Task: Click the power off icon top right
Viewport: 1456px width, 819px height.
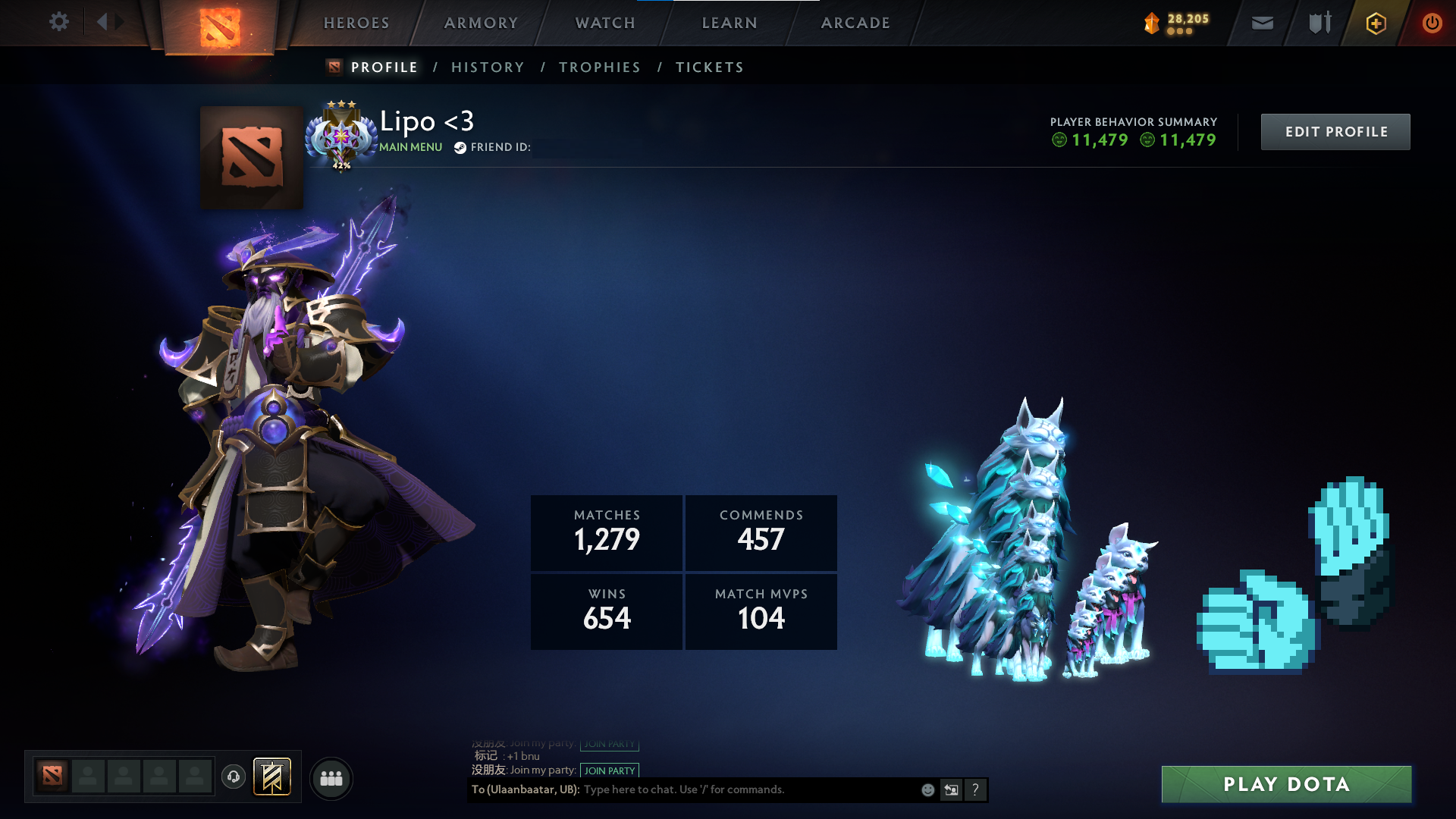Action: pyautogui.click(x=1432, y=23)
